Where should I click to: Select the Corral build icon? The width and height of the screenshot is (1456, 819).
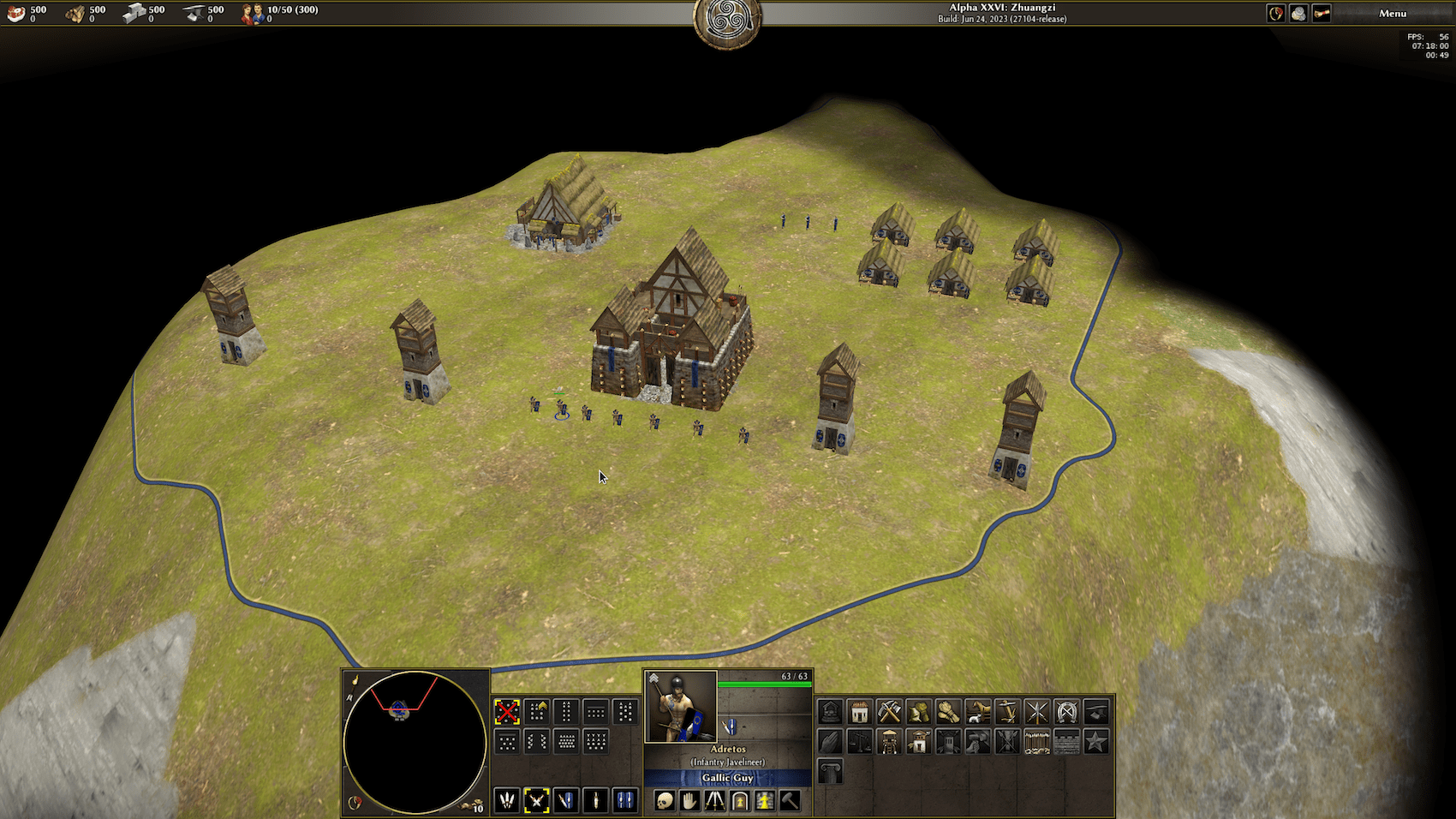(977, 711)
